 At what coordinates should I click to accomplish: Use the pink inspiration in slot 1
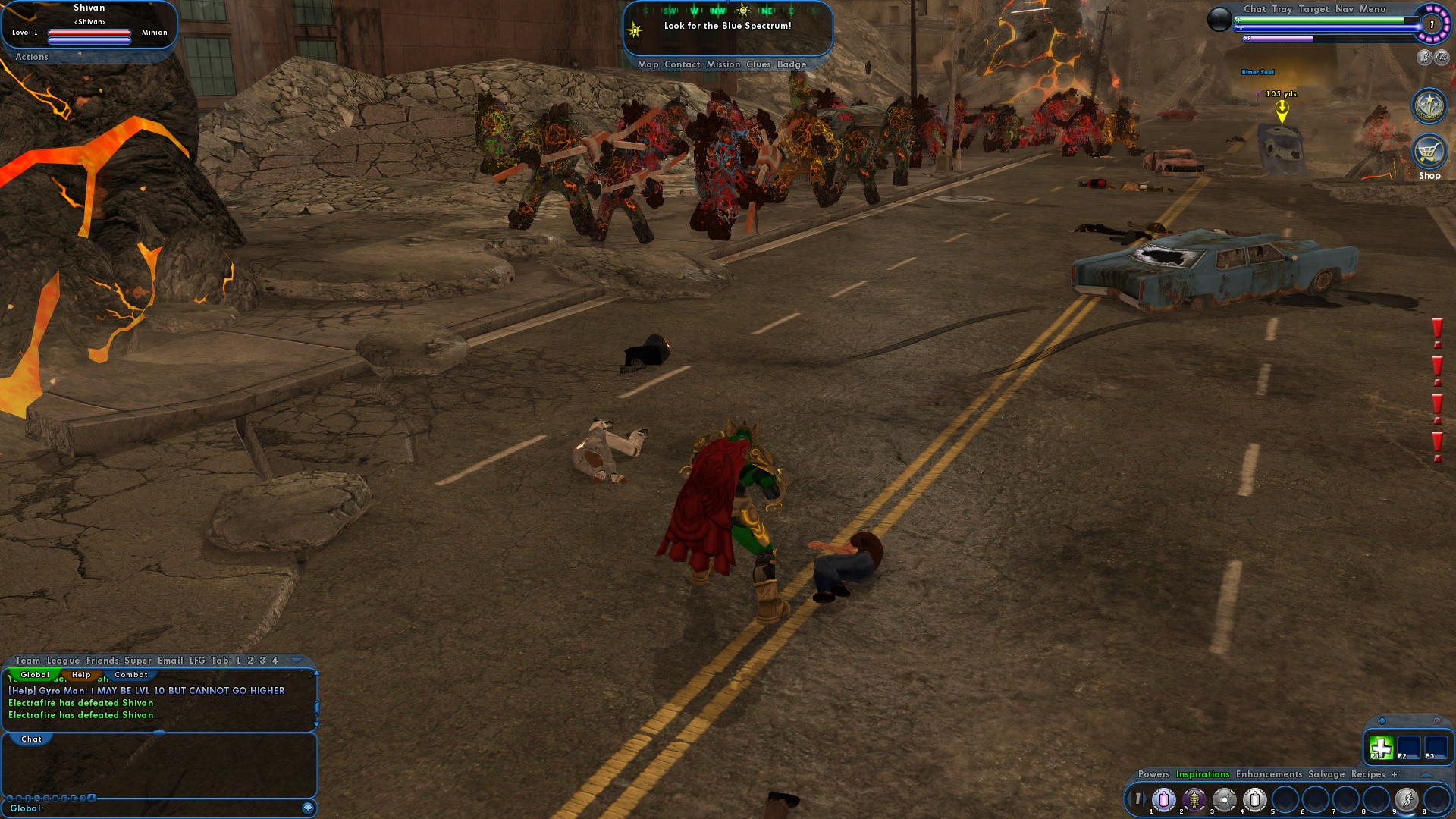(x=1163, y=799)
